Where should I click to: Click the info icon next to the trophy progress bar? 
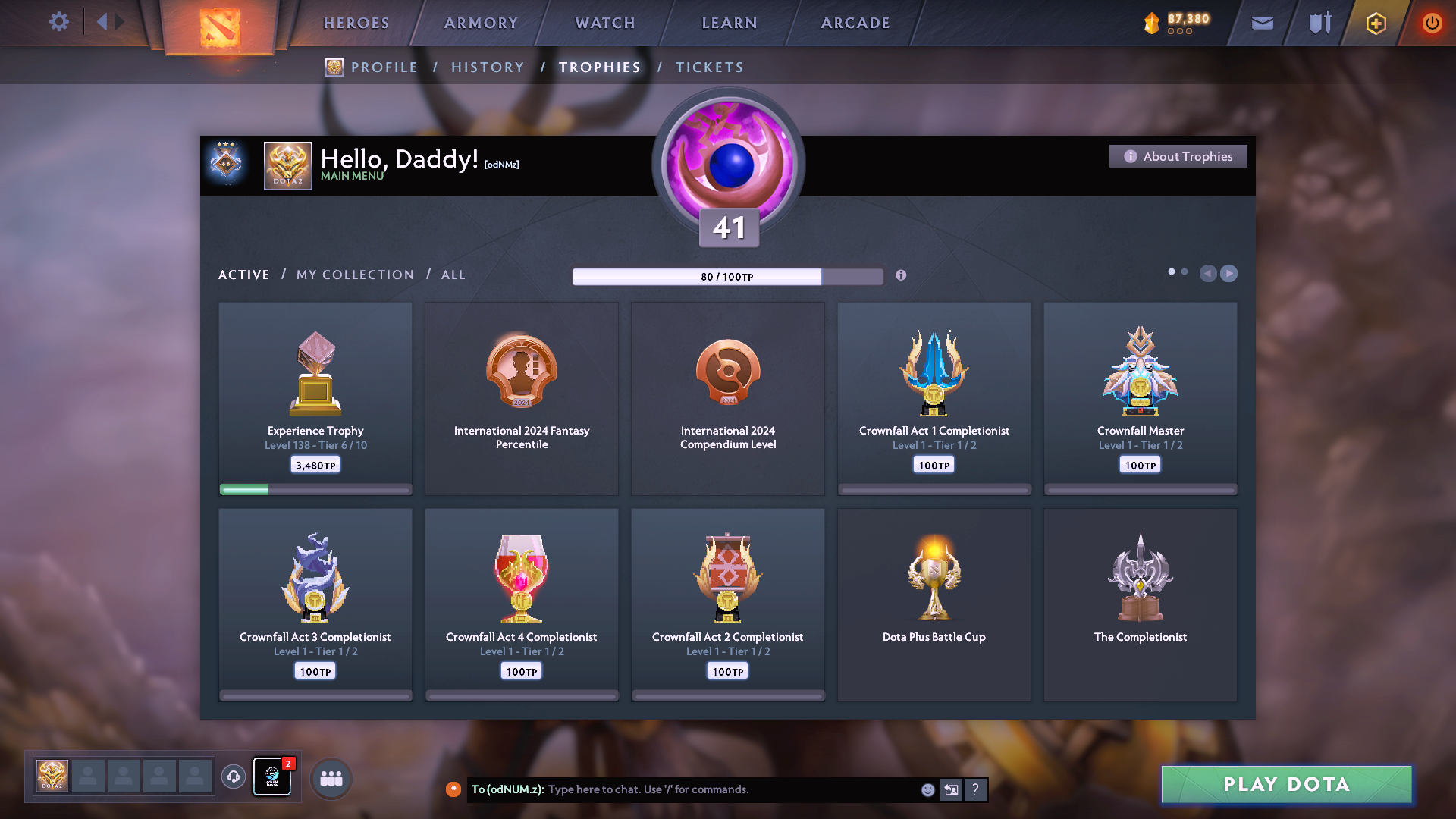click(x=902, y=276)
